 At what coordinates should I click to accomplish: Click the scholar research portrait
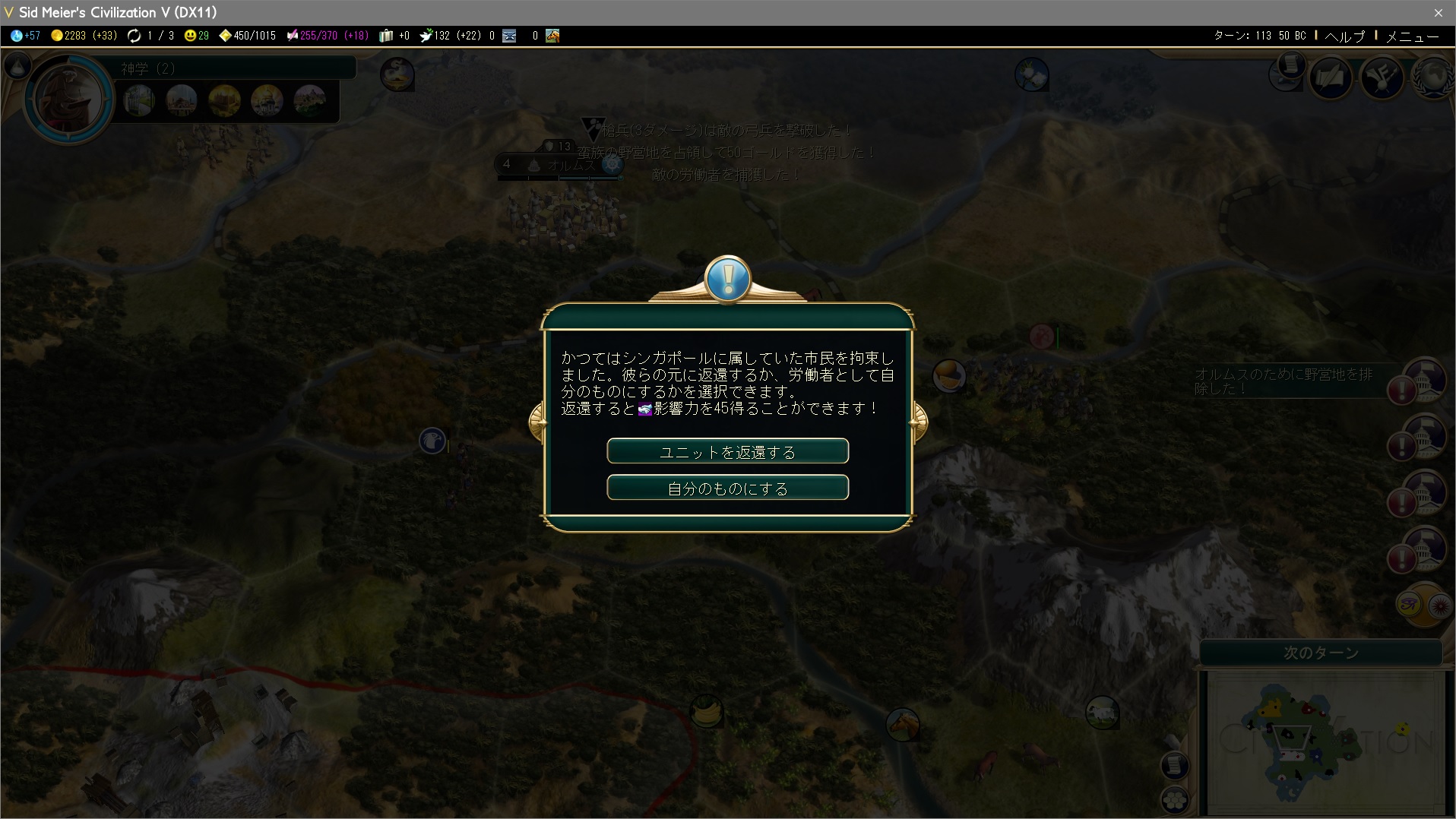[x=68, y=99]
